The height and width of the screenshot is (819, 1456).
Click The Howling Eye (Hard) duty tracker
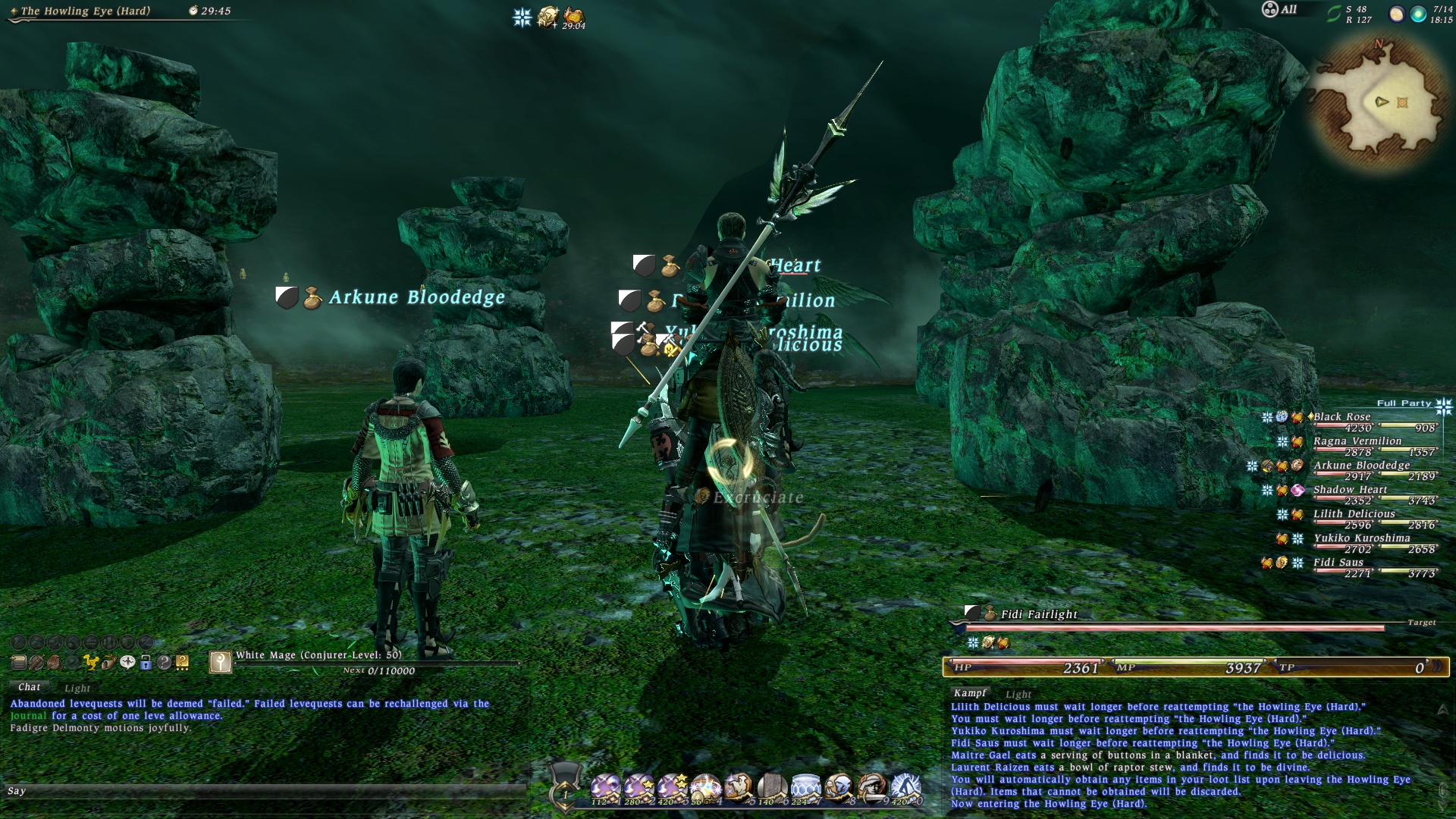(86, 11)
